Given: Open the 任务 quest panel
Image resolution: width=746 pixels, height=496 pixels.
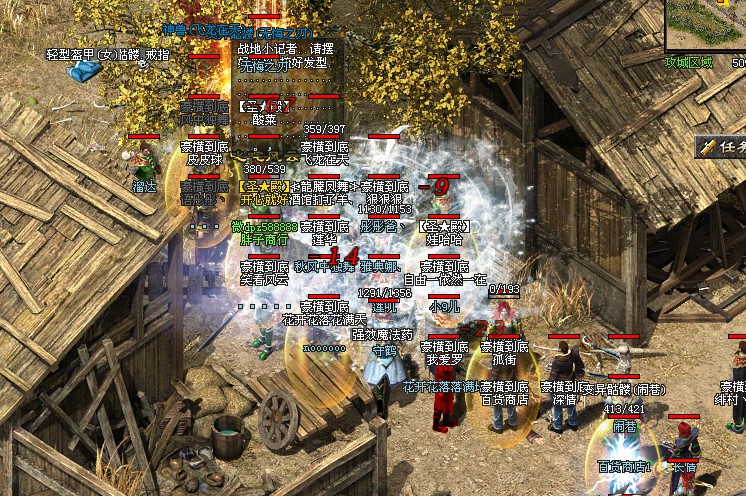Looking at the screenshot, I should [x=723, y=147].
